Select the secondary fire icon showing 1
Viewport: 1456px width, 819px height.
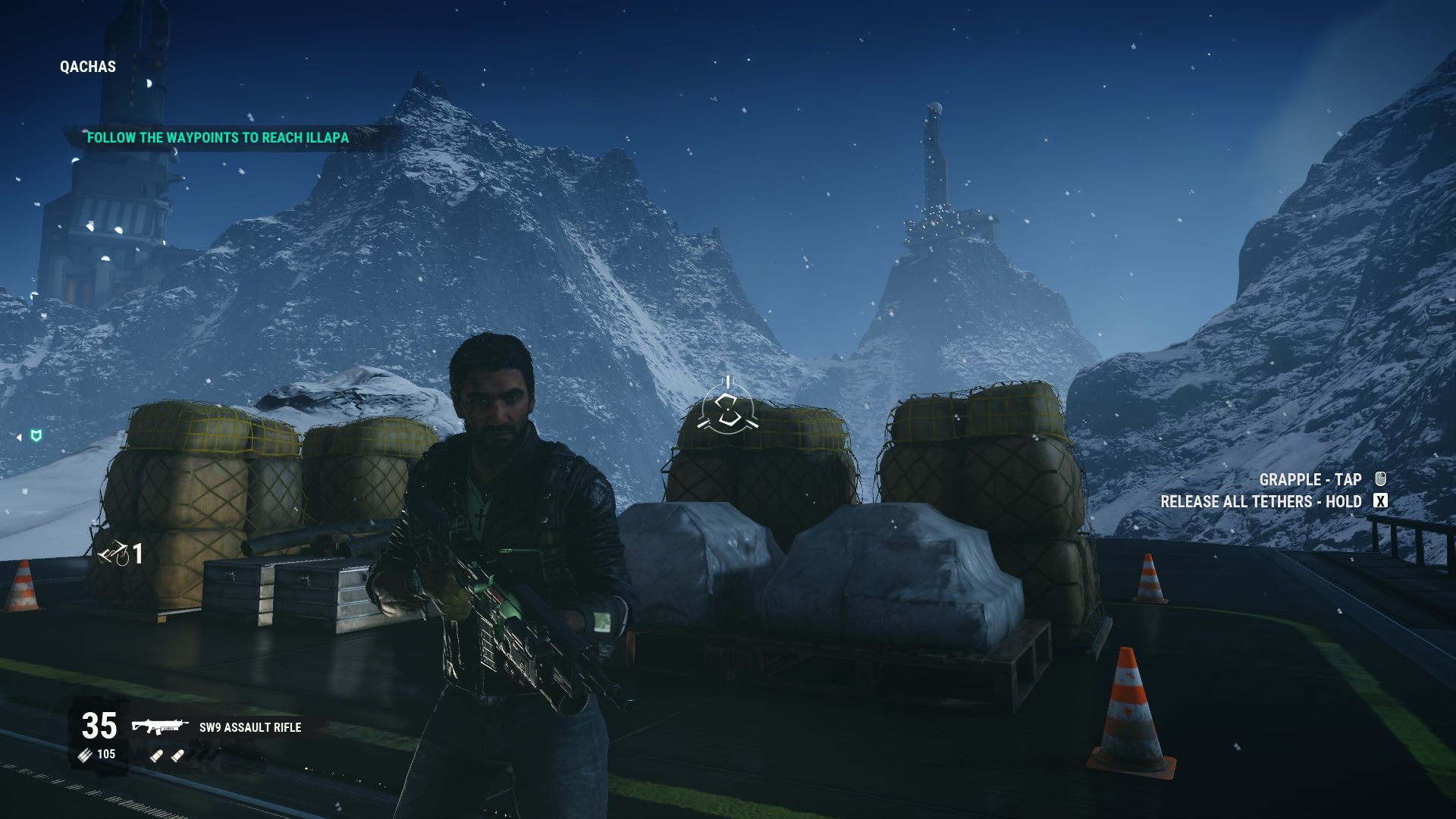pyautogui.click(x=114, y=556)
